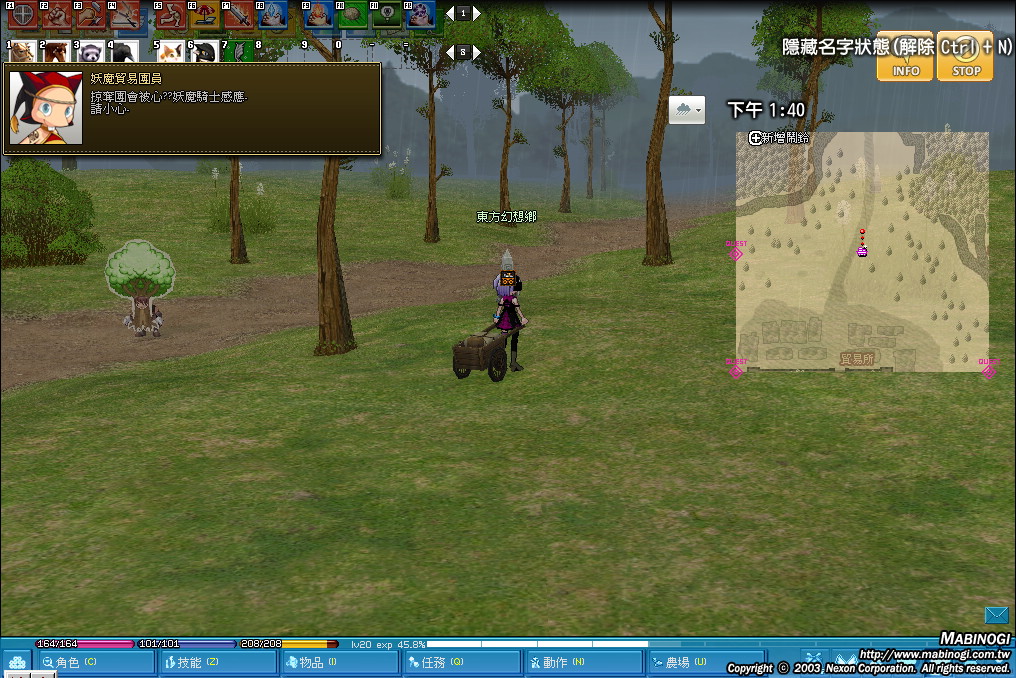Select the raccoon pet hotbar slot
1016x678 pixels.
[x=90, y=51]
